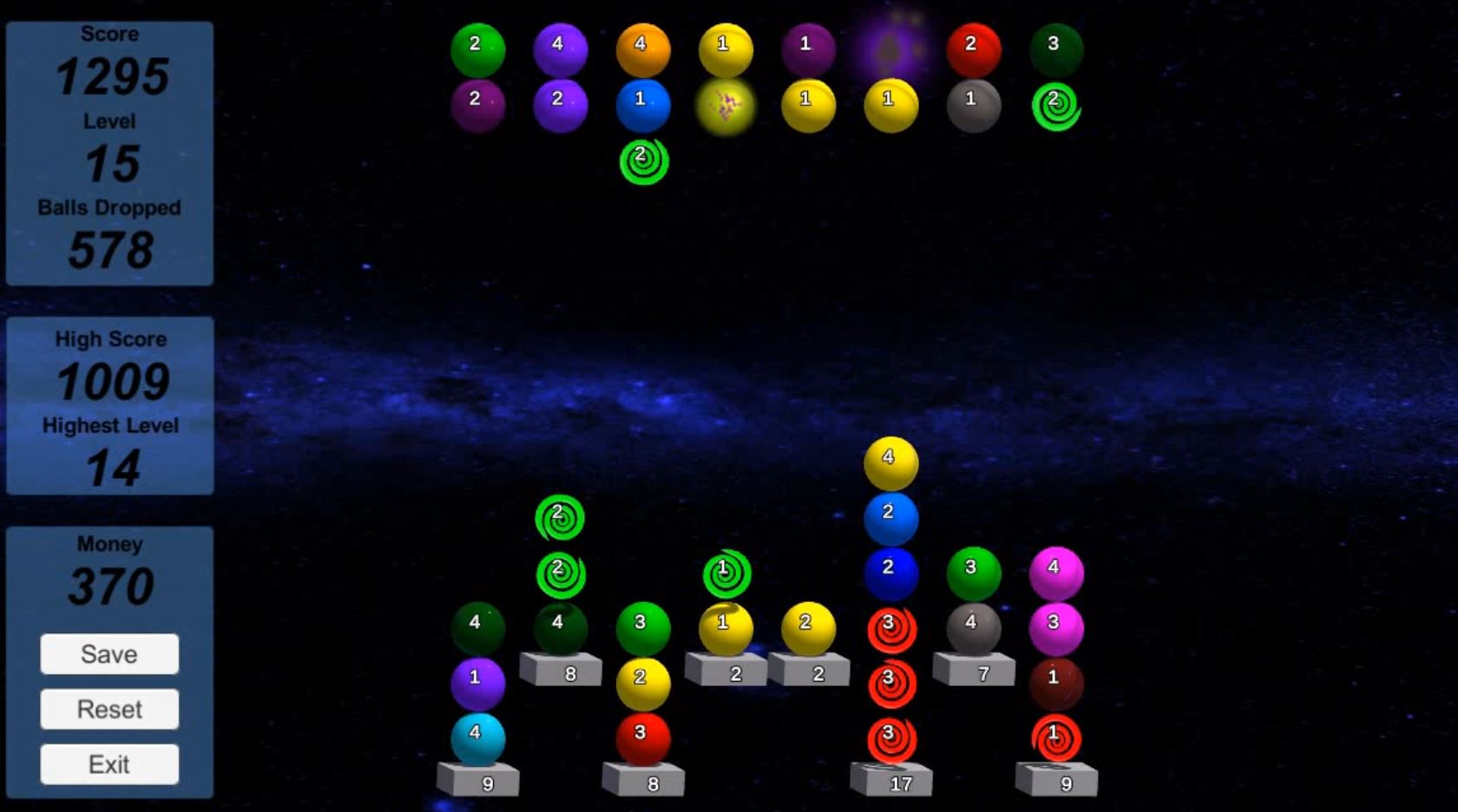1458x812 pixels.
Task: Click the sparkling yellow ball in the queue
Action: (726, 106)
